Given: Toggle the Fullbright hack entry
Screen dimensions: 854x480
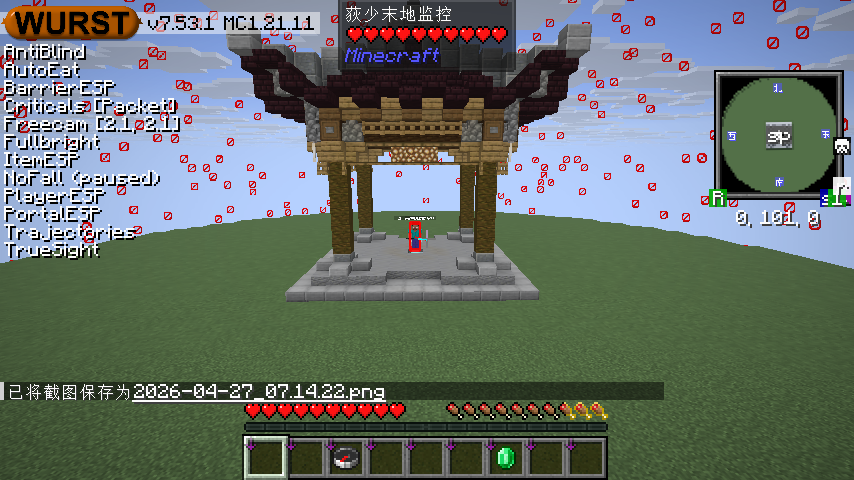Looking at the screenshot, I should pyautogui.click(x=52, y=142).
